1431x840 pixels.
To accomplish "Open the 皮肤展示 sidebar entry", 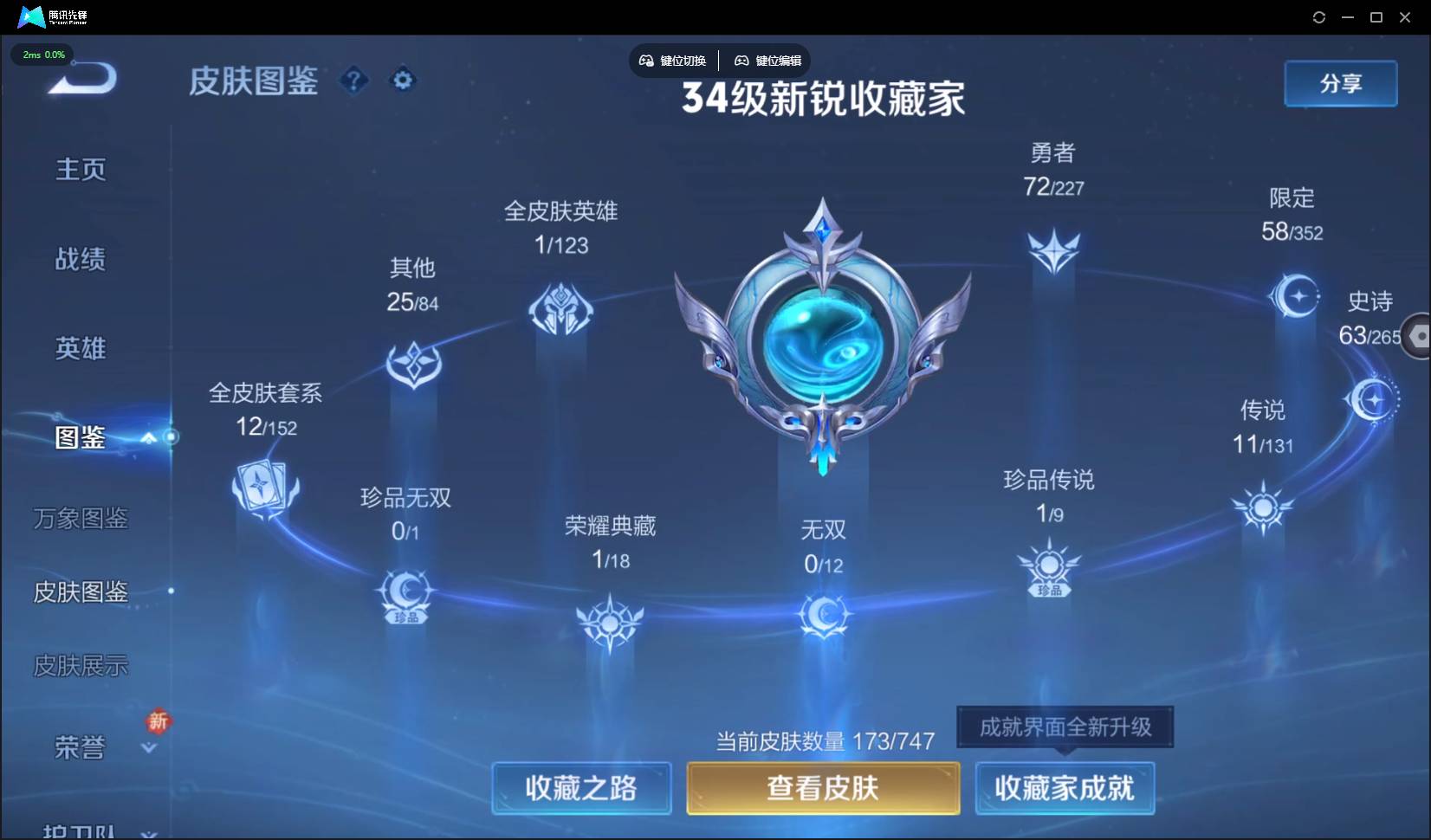I will [x=80, y=666].
